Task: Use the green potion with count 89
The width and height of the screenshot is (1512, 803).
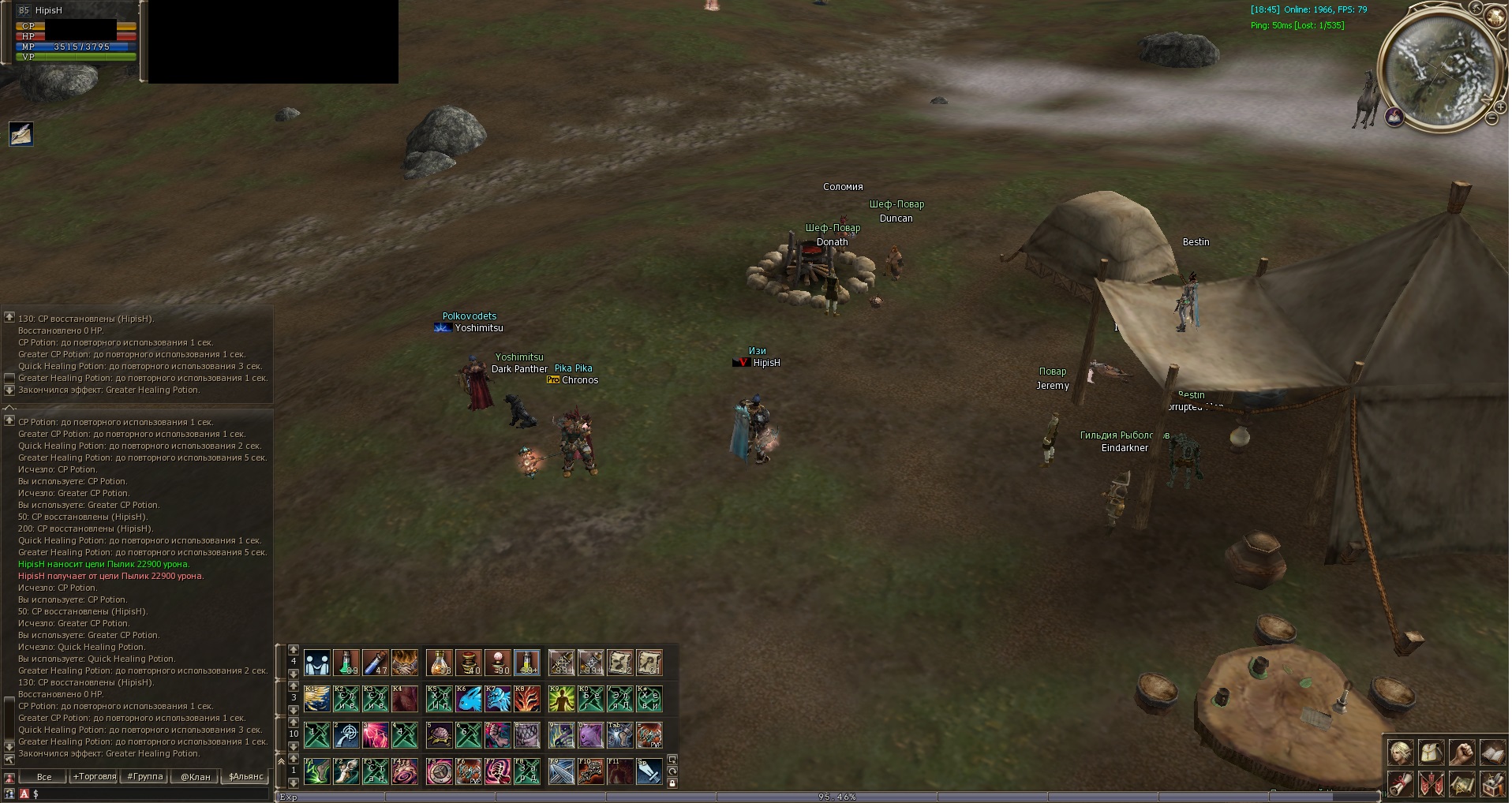Action: pos(346,663)
